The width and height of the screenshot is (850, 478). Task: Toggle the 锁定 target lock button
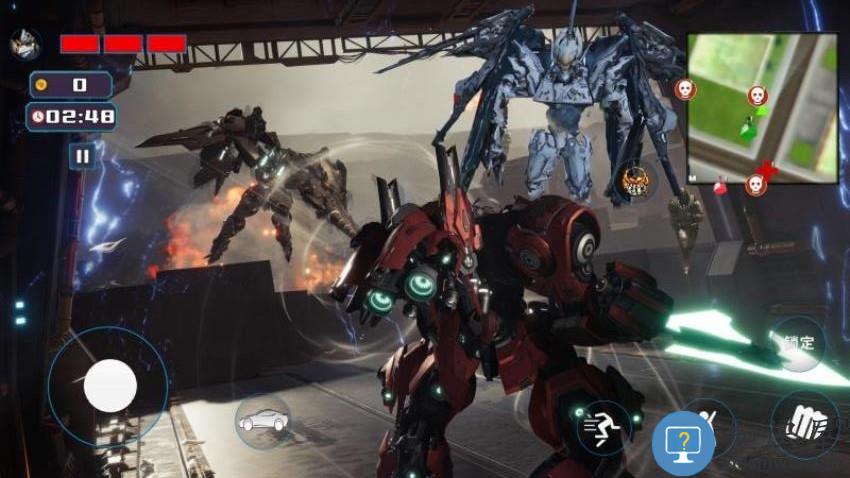(x=798, y=343)
